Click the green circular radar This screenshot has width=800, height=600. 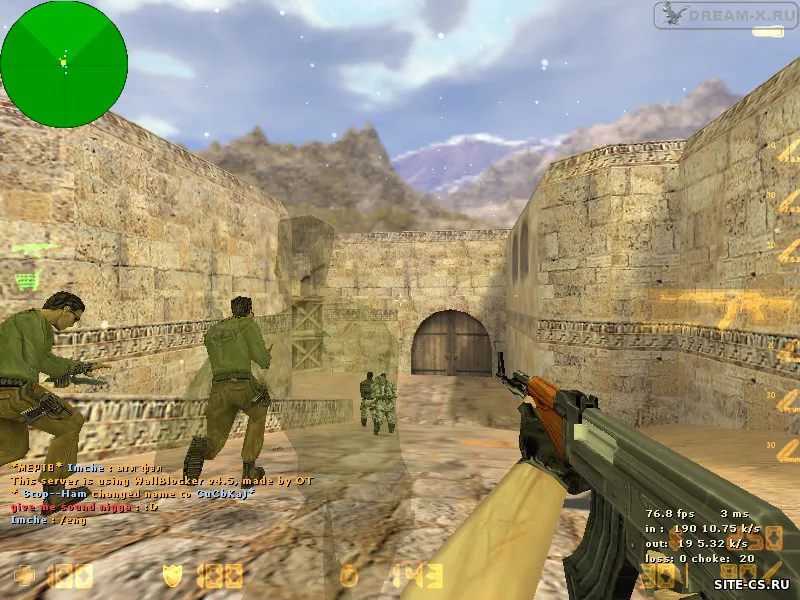tap(64, 64)
